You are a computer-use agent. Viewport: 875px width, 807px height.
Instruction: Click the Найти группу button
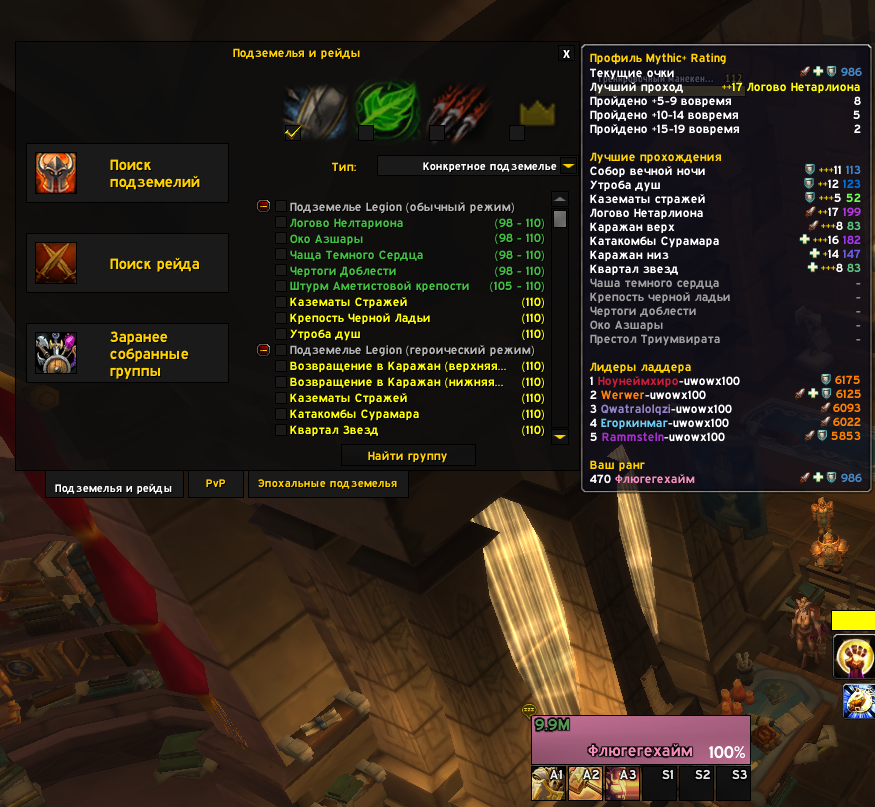click(407, 456)
